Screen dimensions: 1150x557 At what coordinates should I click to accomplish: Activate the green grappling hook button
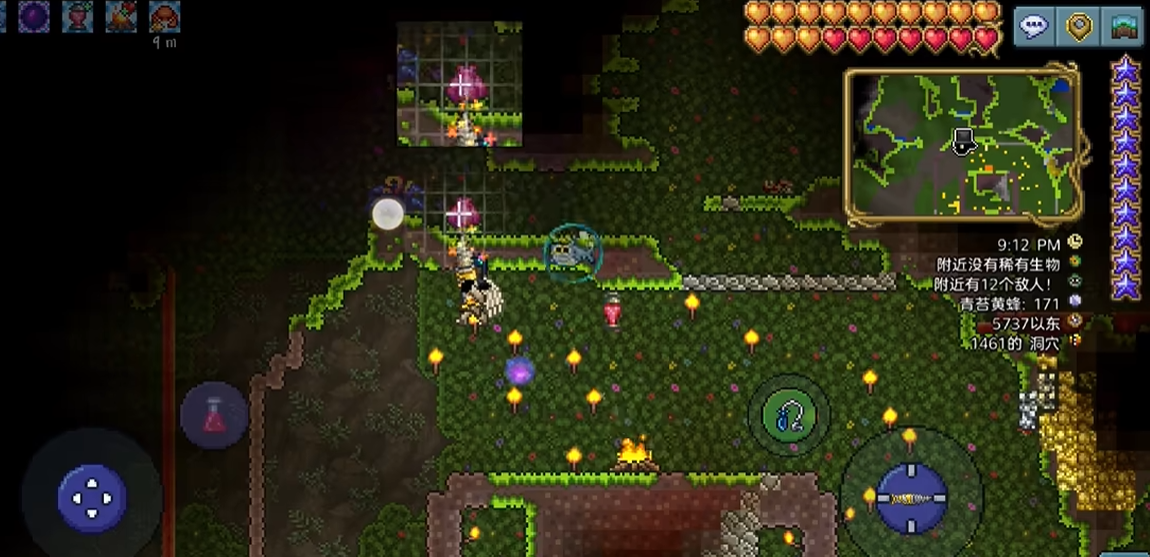tap(788, 415)
